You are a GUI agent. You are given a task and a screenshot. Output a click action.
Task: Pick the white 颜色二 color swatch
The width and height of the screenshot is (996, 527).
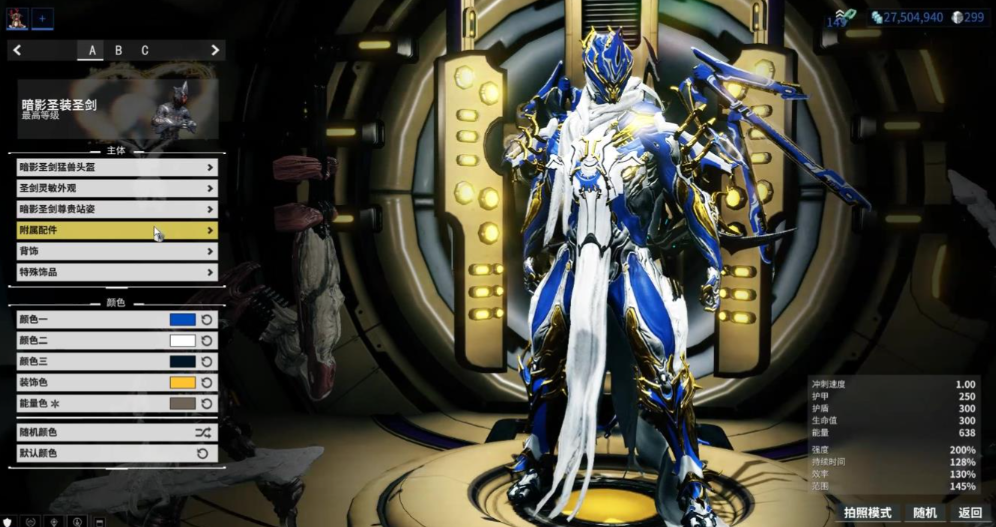click(x=182, y=340)
